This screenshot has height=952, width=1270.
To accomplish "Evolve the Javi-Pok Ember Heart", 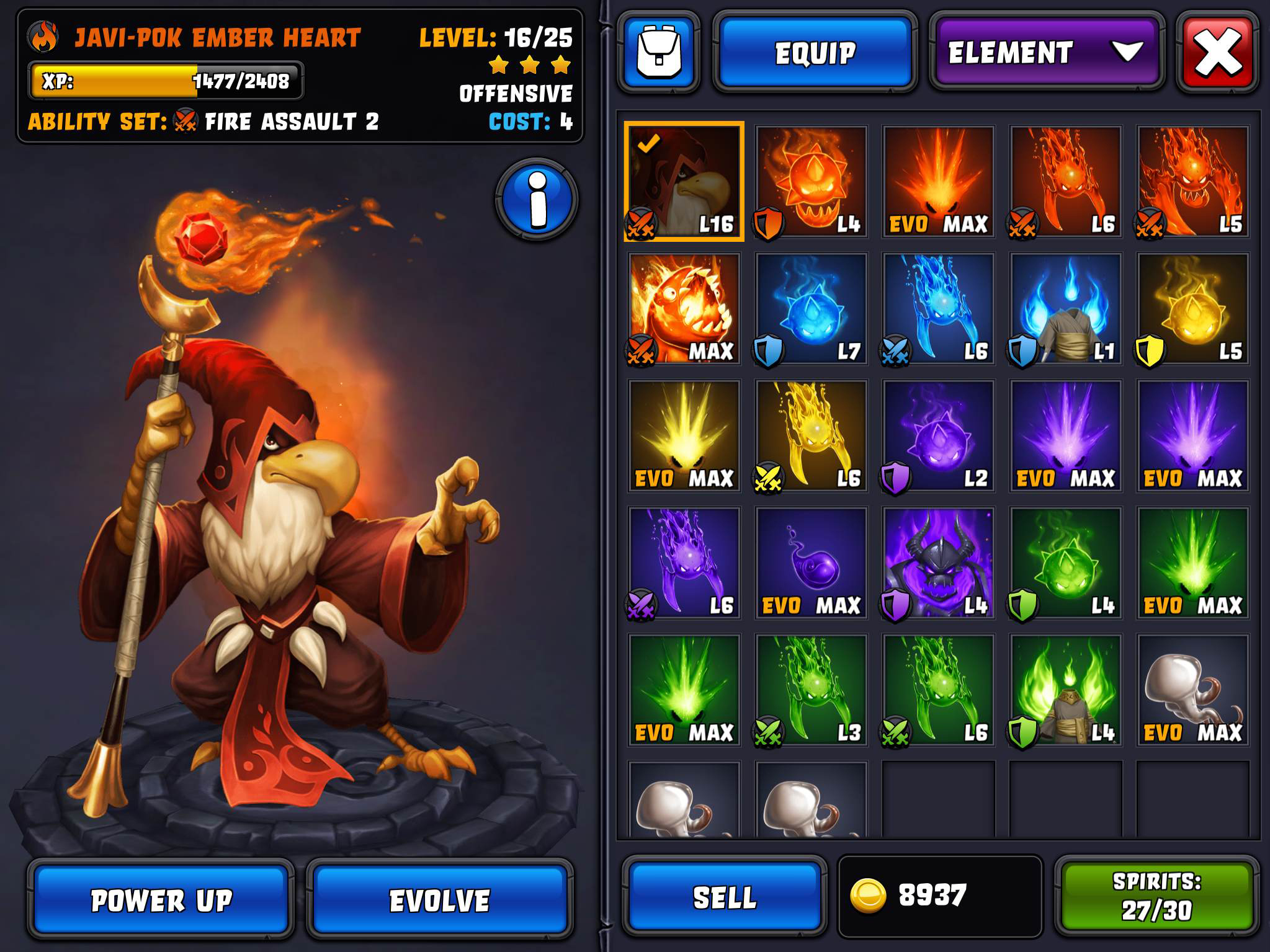I will (439, 900).
